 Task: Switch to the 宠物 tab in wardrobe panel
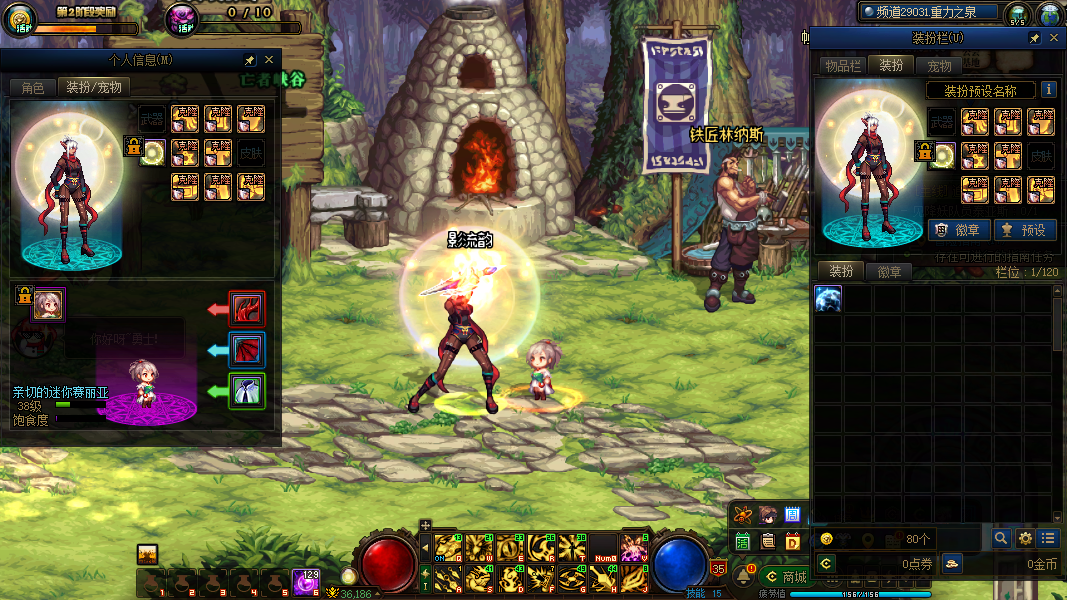[939, 66]
